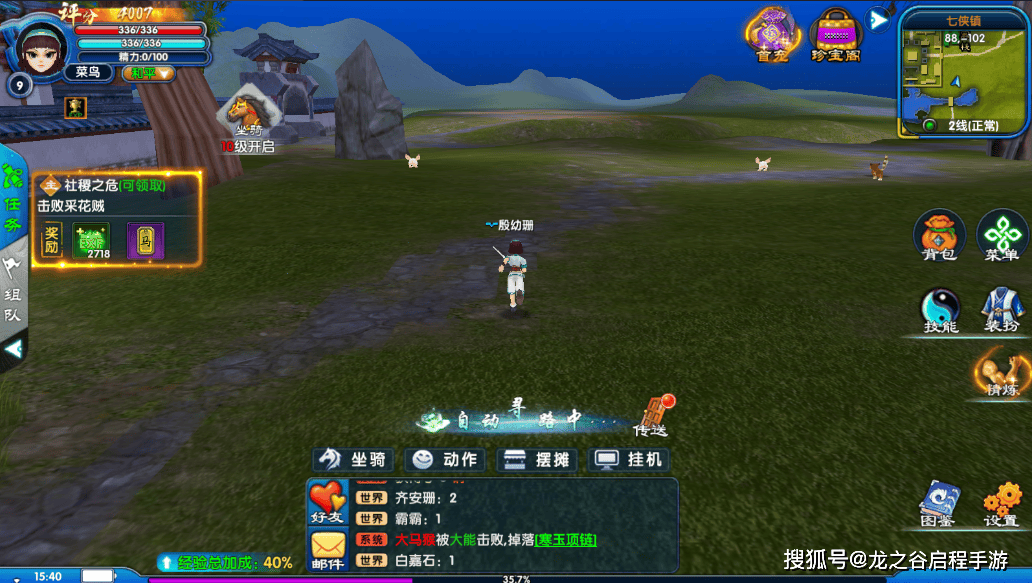The image size is (1032, 583).
Task: Open the 设置 settings gears
Action: [x=1000, y=502]
